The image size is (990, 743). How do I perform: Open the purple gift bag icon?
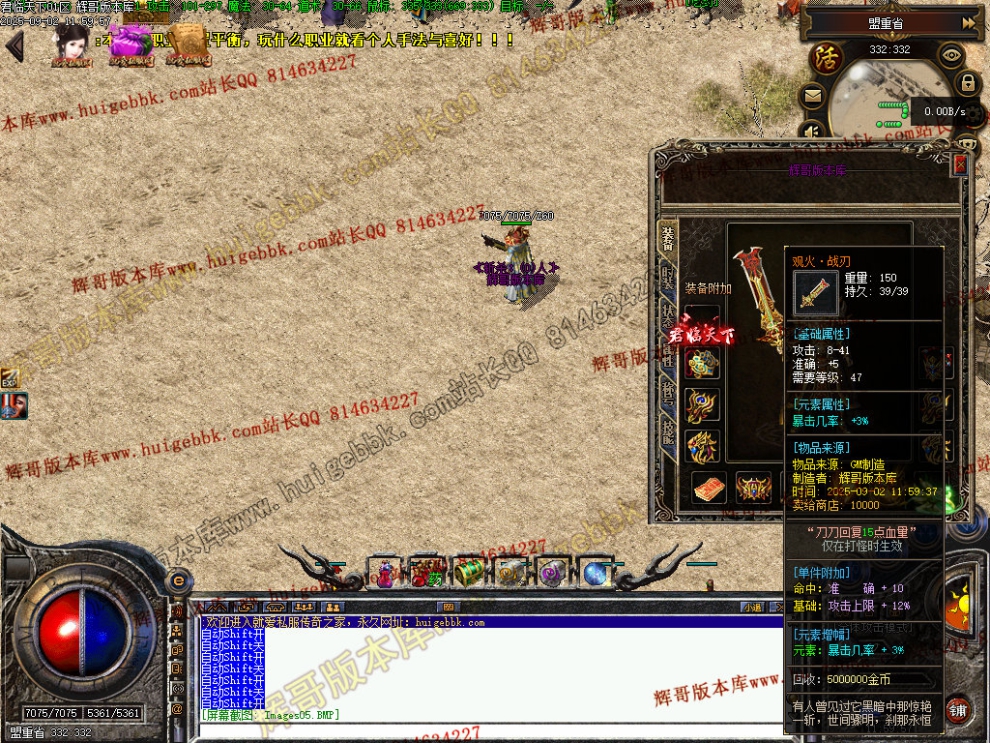pyautogui.click(x=129, y=45)
